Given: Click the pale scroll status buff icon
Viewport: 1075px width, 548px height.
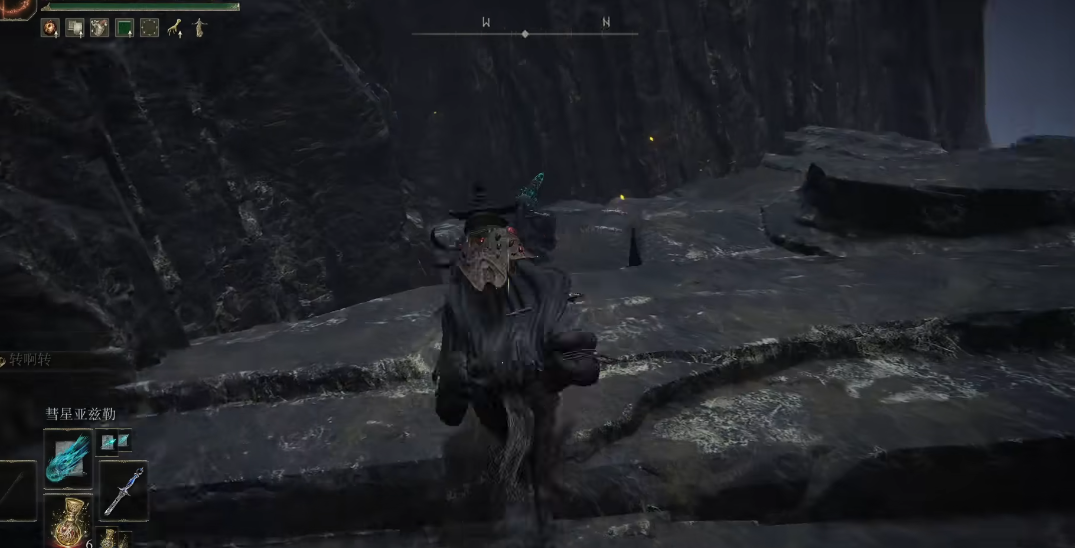Looking at the screenshot, I should click(x=74, y=28).
